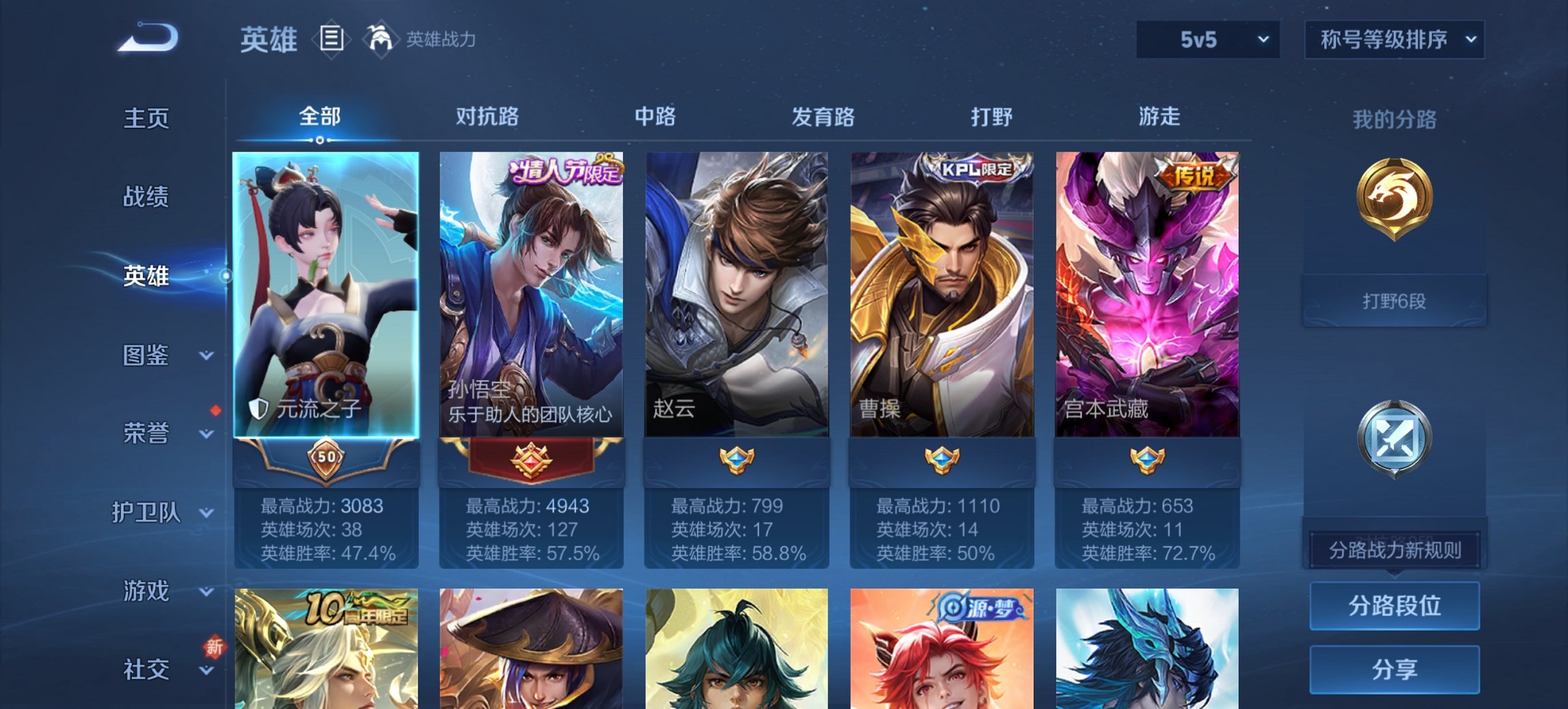Open the hero list detail icon beside 英雄 title
The width and height of the screenshot is (1568, 709).
(333, 39)
